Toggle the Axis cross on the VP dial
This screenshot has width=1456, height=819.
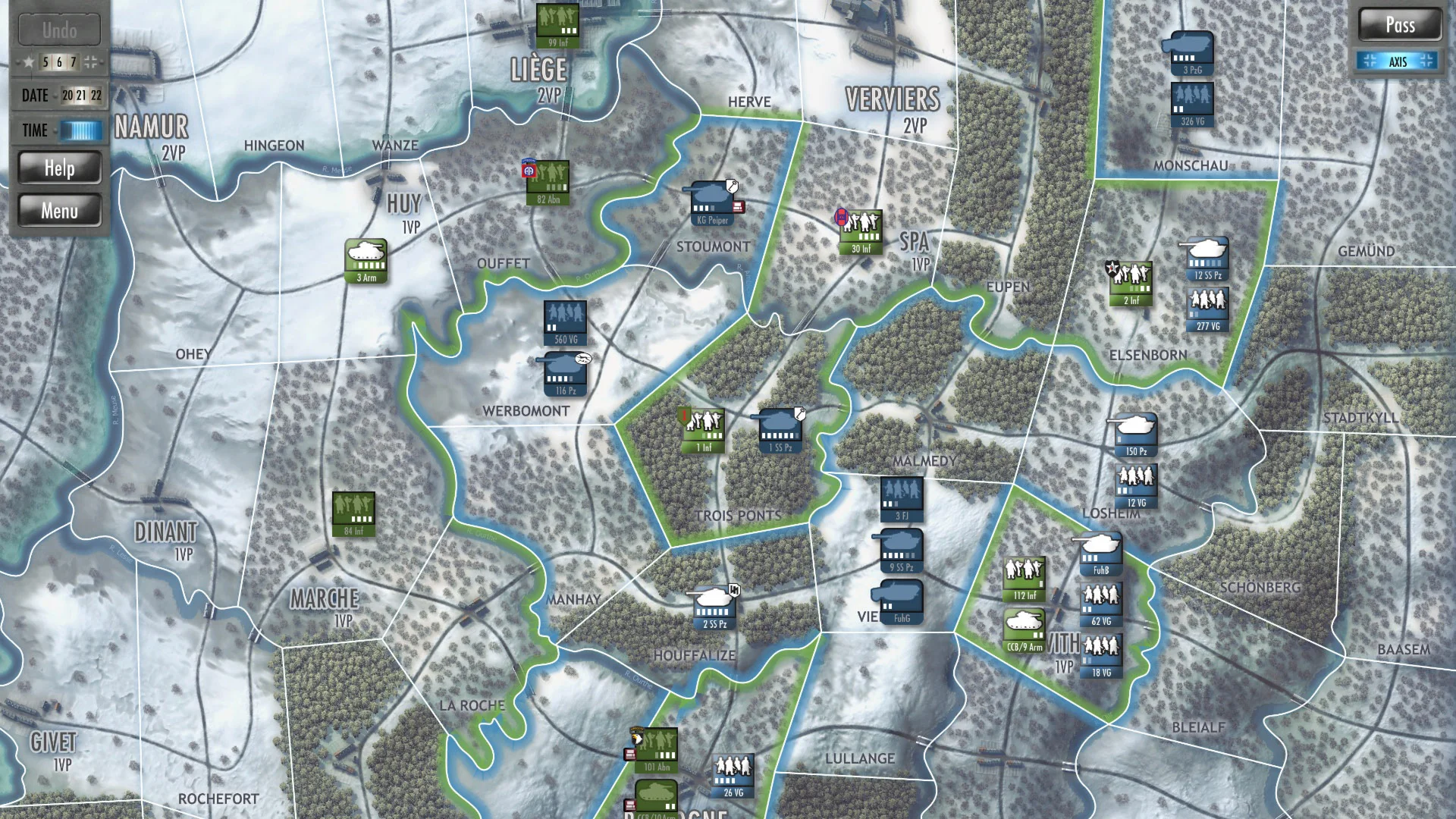92,61
